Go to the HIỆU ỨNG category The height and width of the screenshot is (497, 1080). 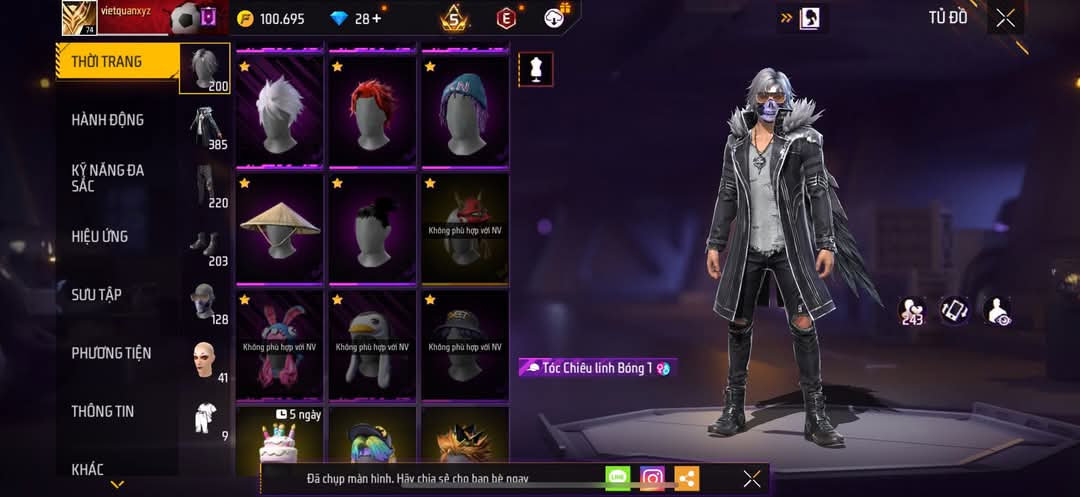(99, 237)
